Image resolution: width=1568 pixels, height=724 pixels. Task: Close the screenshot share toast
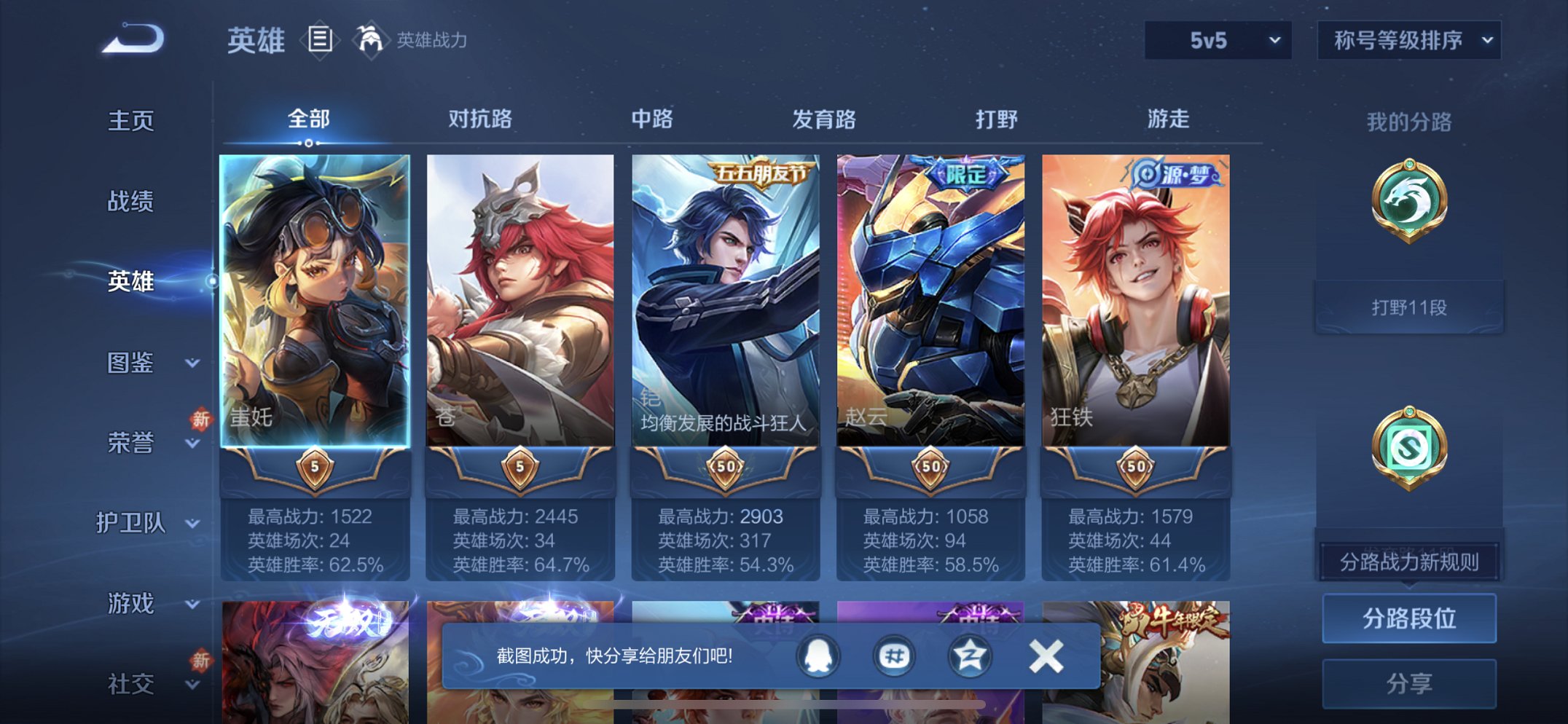pyautogui.click(x=1046, y=655)
